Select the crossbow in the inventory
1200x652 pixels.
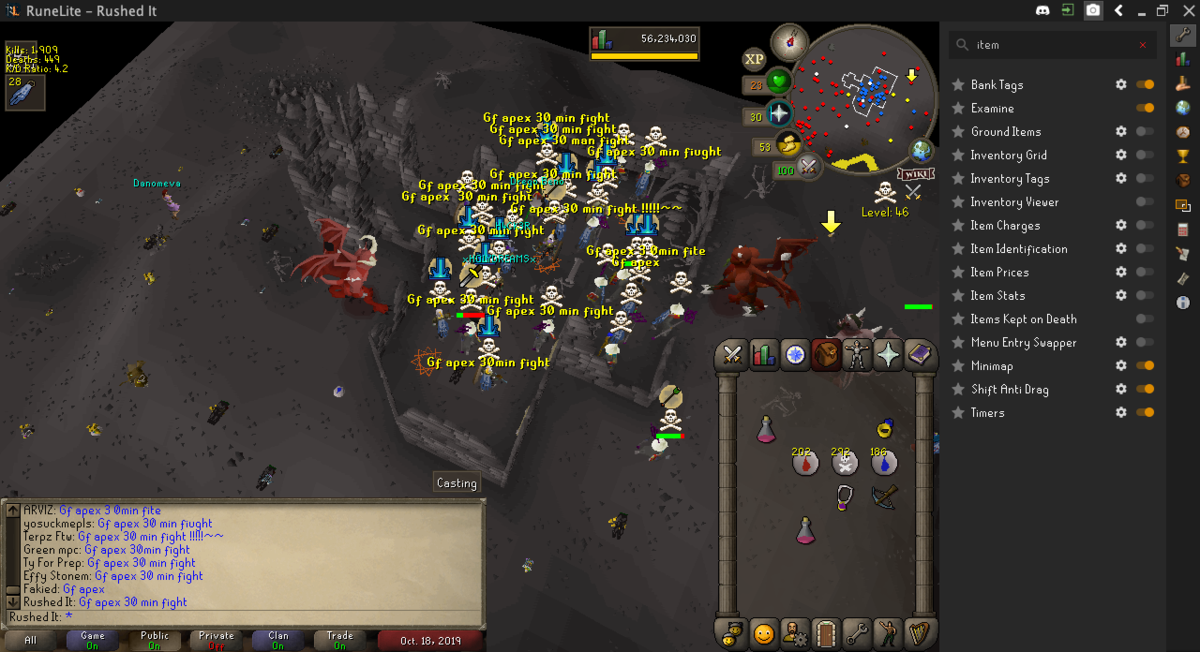tap(884, 496)
